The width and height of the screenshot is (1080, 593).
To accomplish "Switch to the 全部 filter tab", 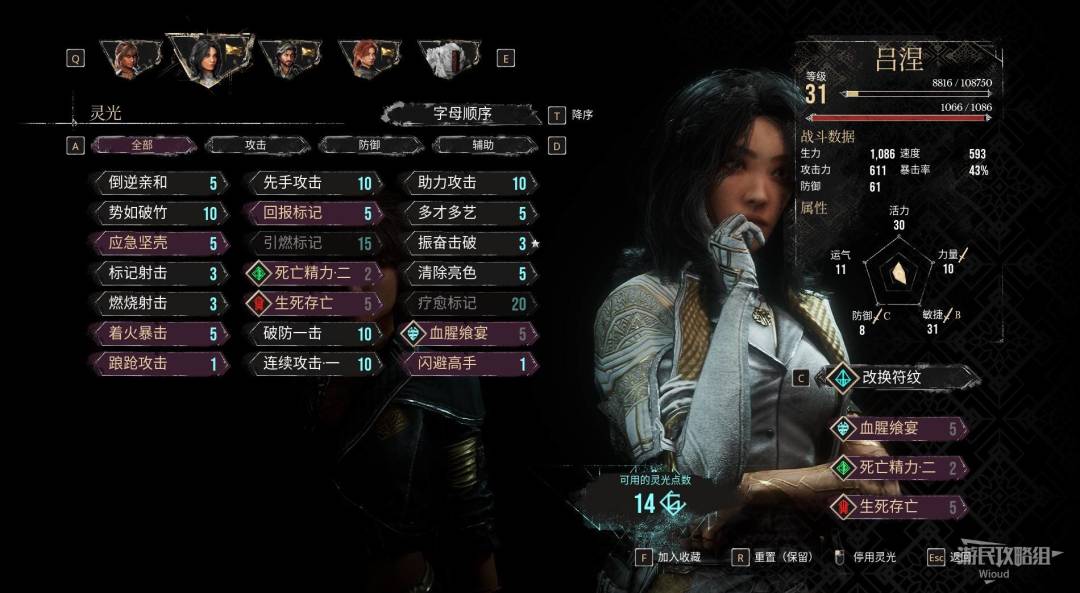I will [x=143, y=145].
